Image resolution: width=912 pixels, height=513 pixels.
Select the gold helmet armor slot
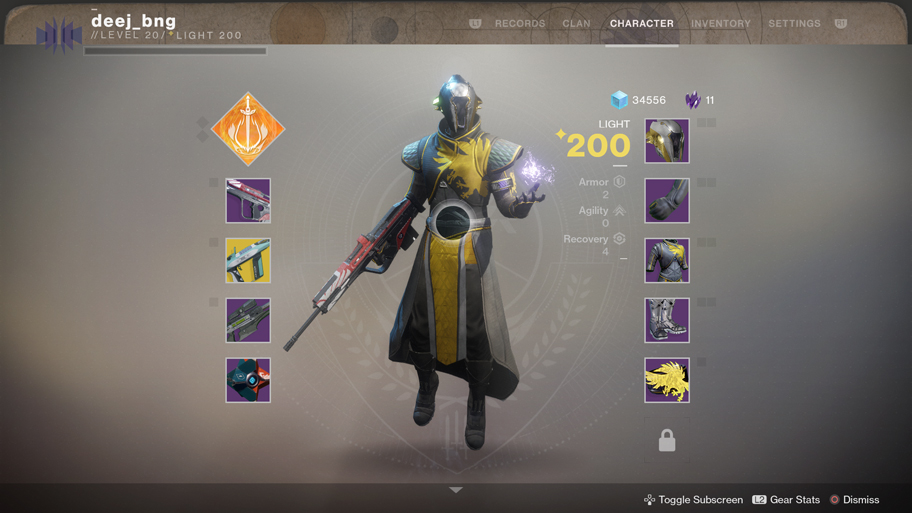pyautogui.click(x=667, y=141)
